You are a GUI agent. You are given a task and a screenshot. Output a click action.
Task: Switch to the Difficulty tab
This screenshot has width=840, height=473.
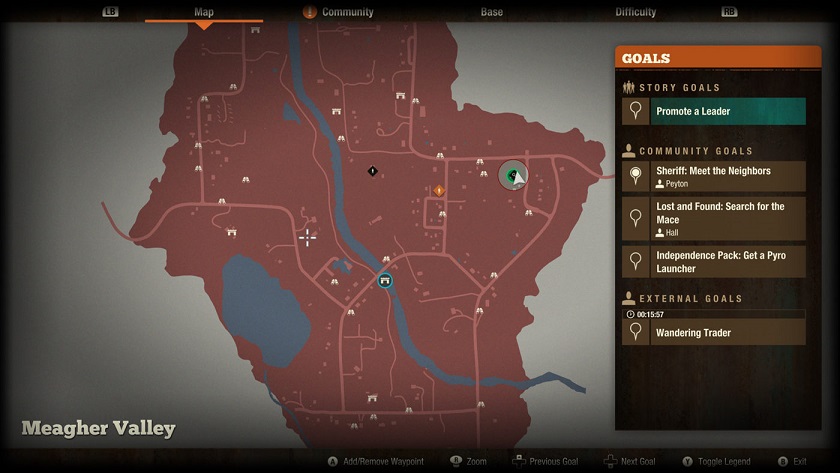pyautogui.click(x=635, y=12)
